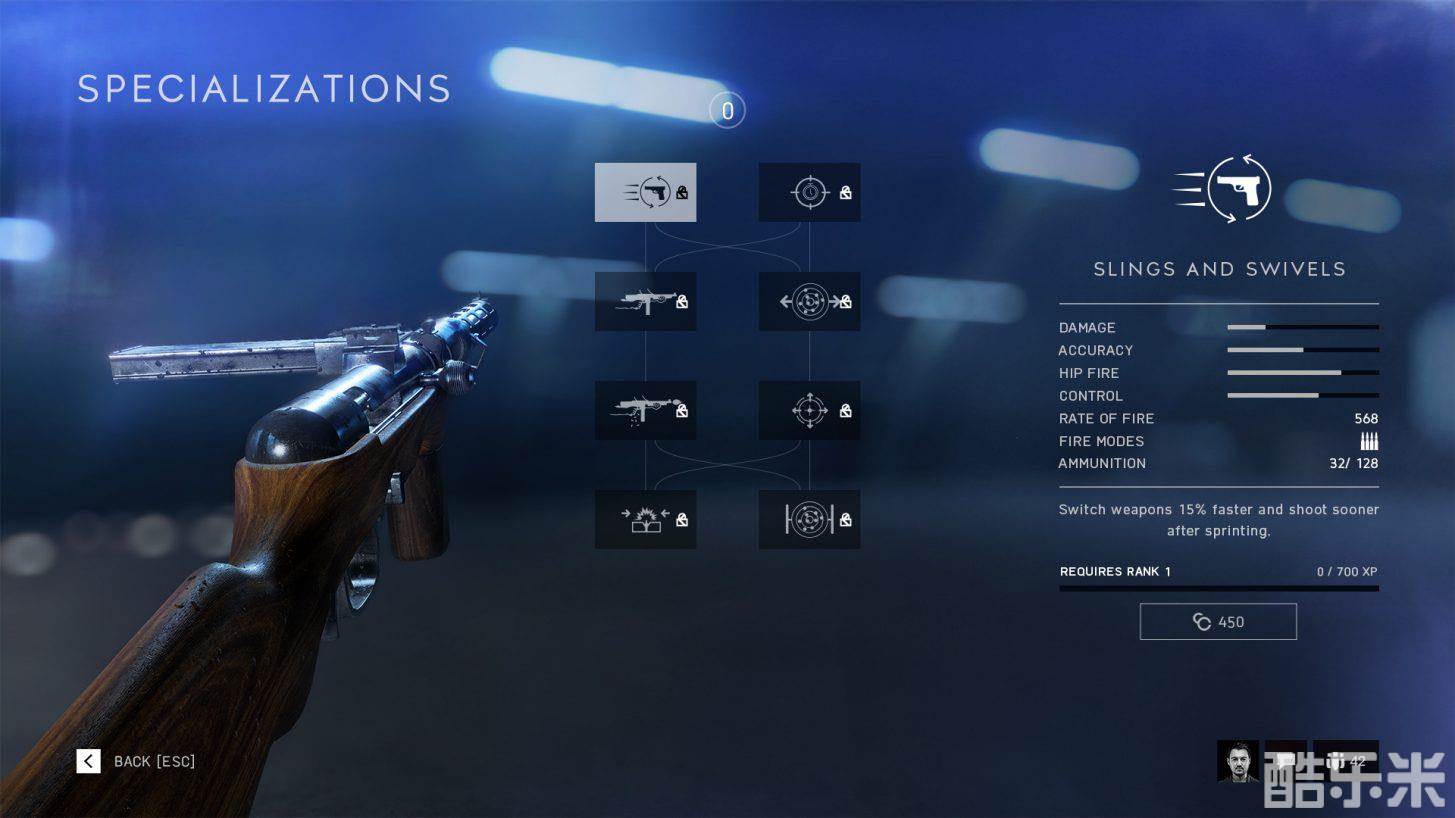Select the second-row submachine gun specialization
The image size is (1455, 818).
[x=645, y=301]
